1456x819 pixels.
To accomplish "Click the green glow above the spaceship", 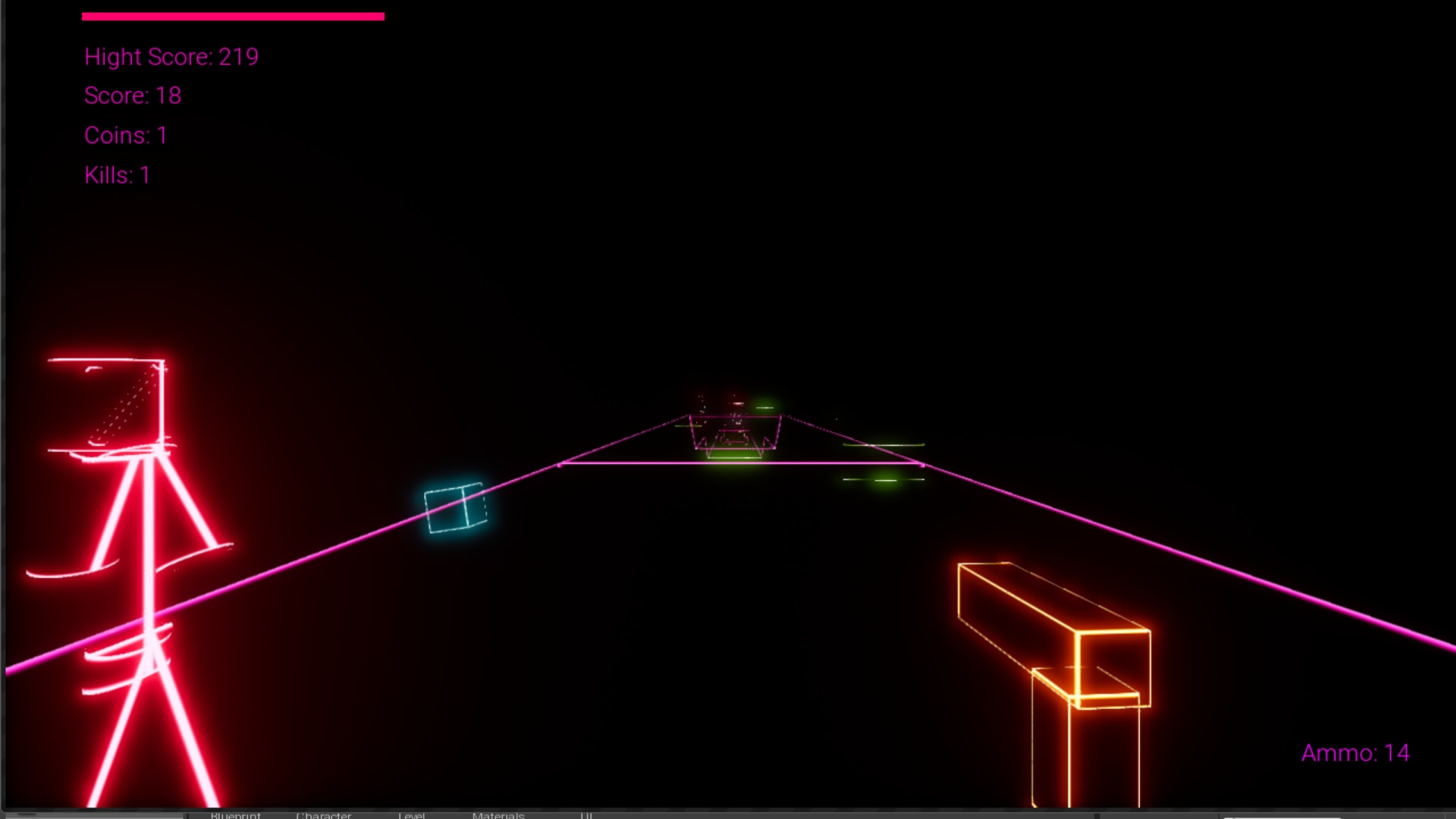I will coord(766,407).
